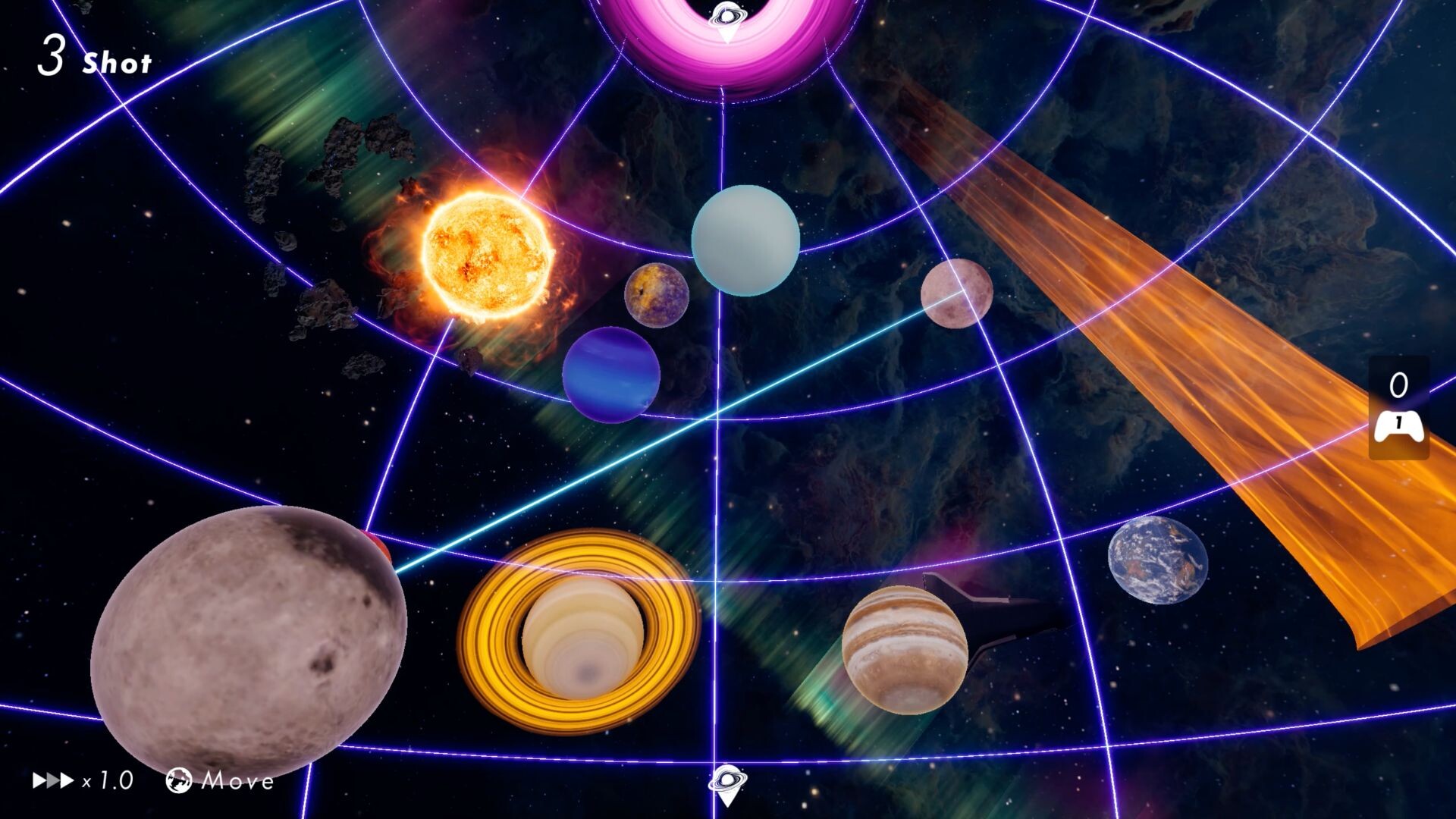The image size is (1456, 819).
Task: Click the Saturn marker above the black hole
Action: [726, 14]
